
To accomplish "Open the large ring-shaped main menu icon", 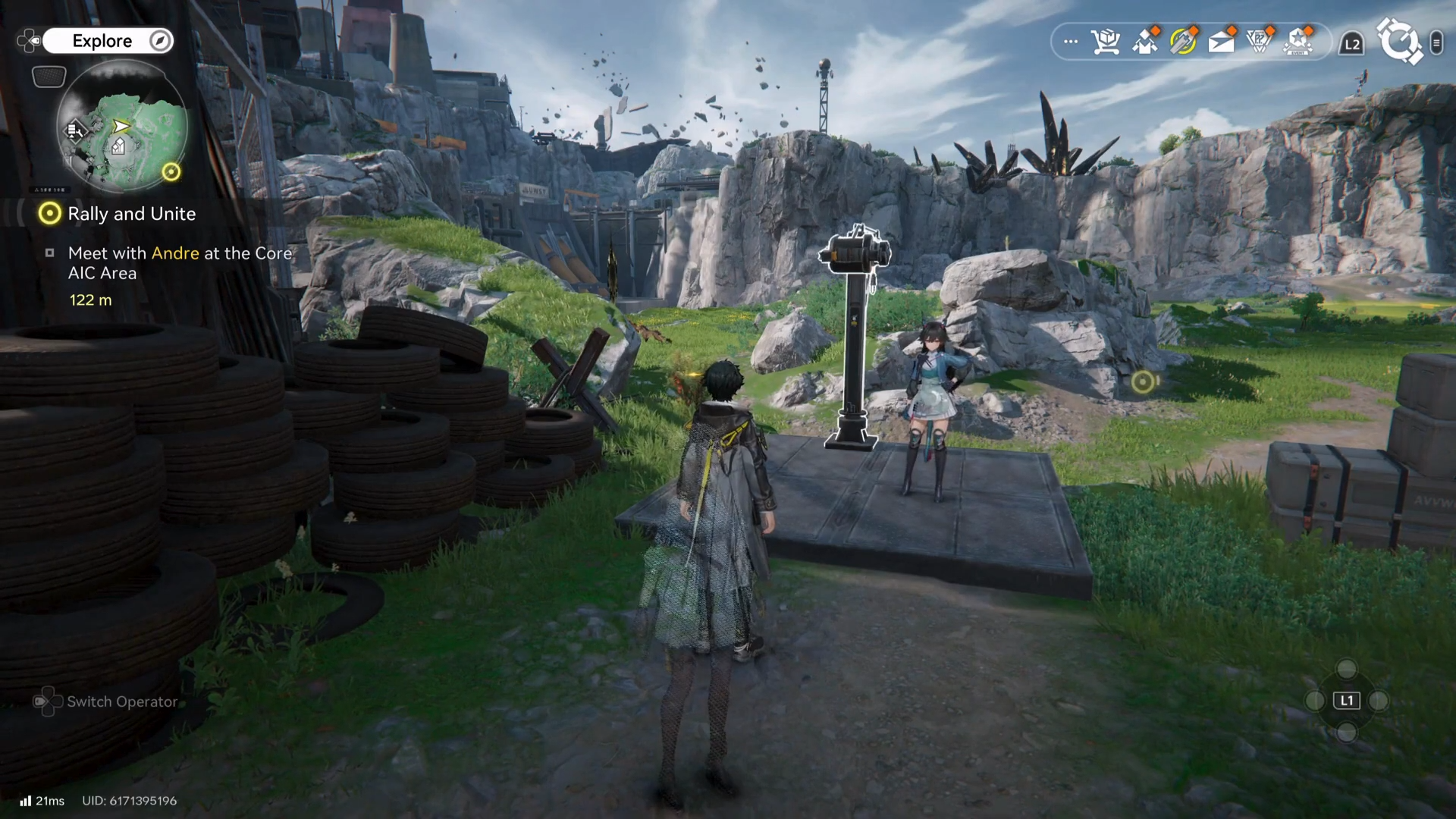I will pos(1398,42).
